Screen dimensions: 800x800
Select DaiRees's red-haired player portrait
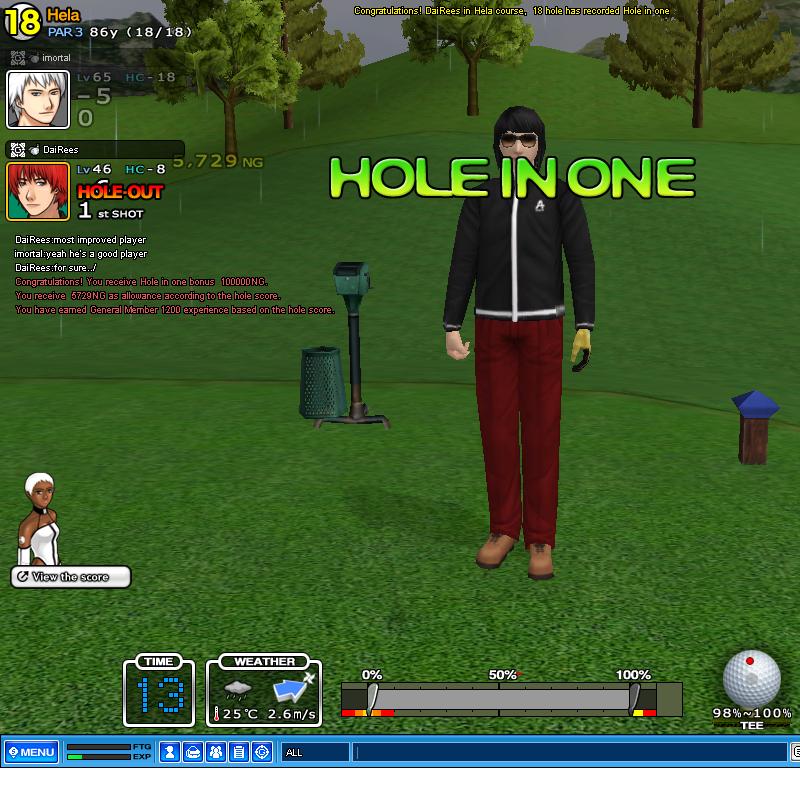(38, 191)
